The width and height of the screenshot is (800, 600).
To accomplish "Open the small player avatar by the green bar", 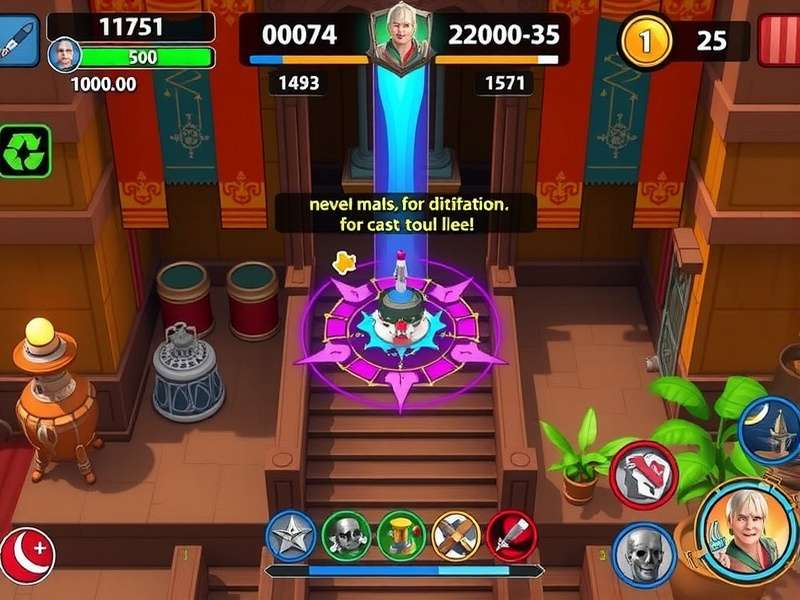I will click(x=64, y=55).
